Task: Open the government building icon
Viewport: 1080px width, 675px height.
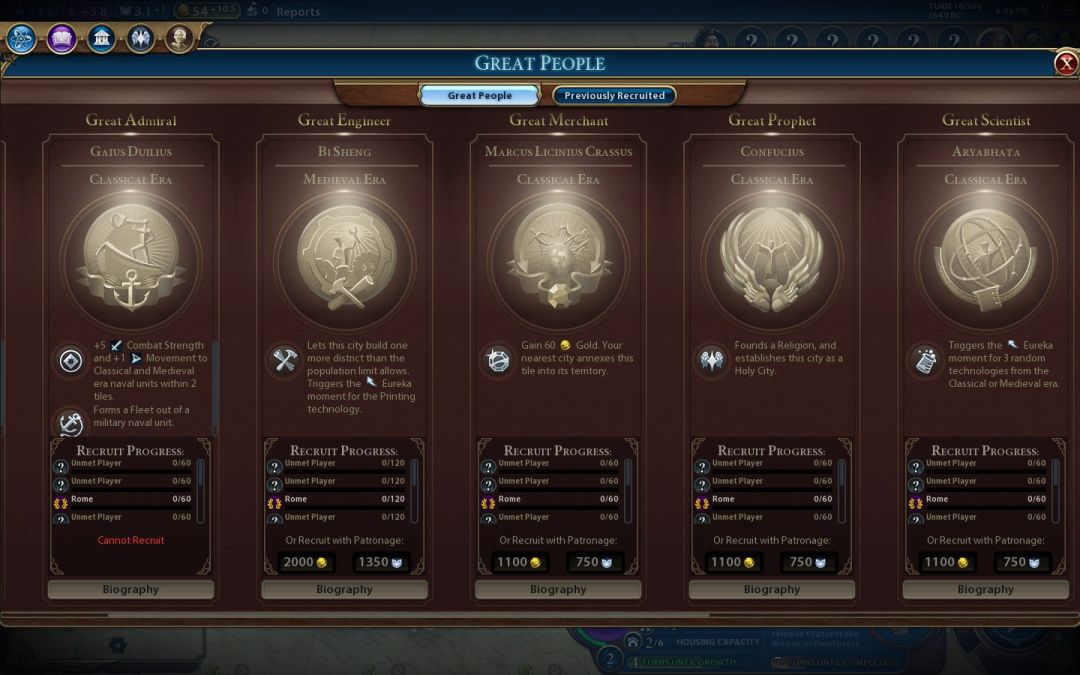Action: [x=100, y=39]
